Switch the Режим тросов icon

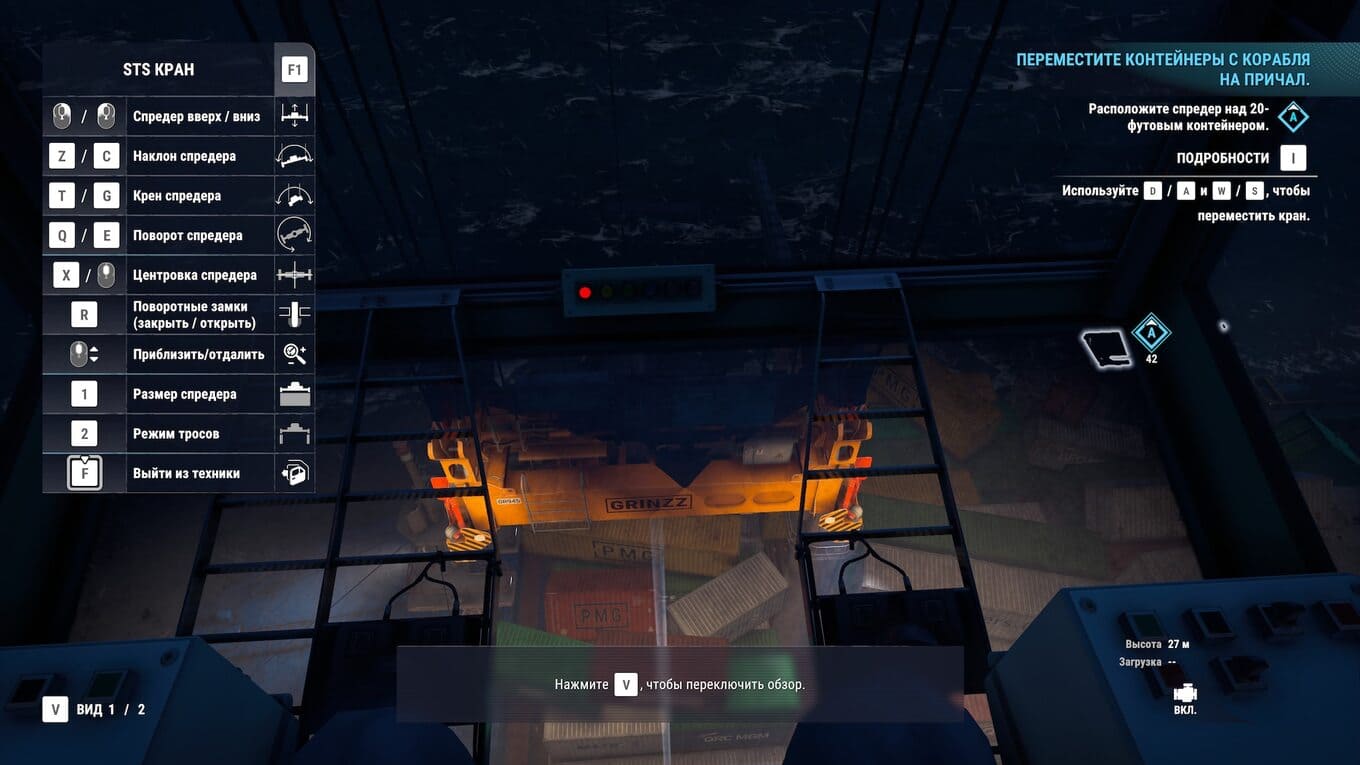pyautogui.click(x=295, y=434)
